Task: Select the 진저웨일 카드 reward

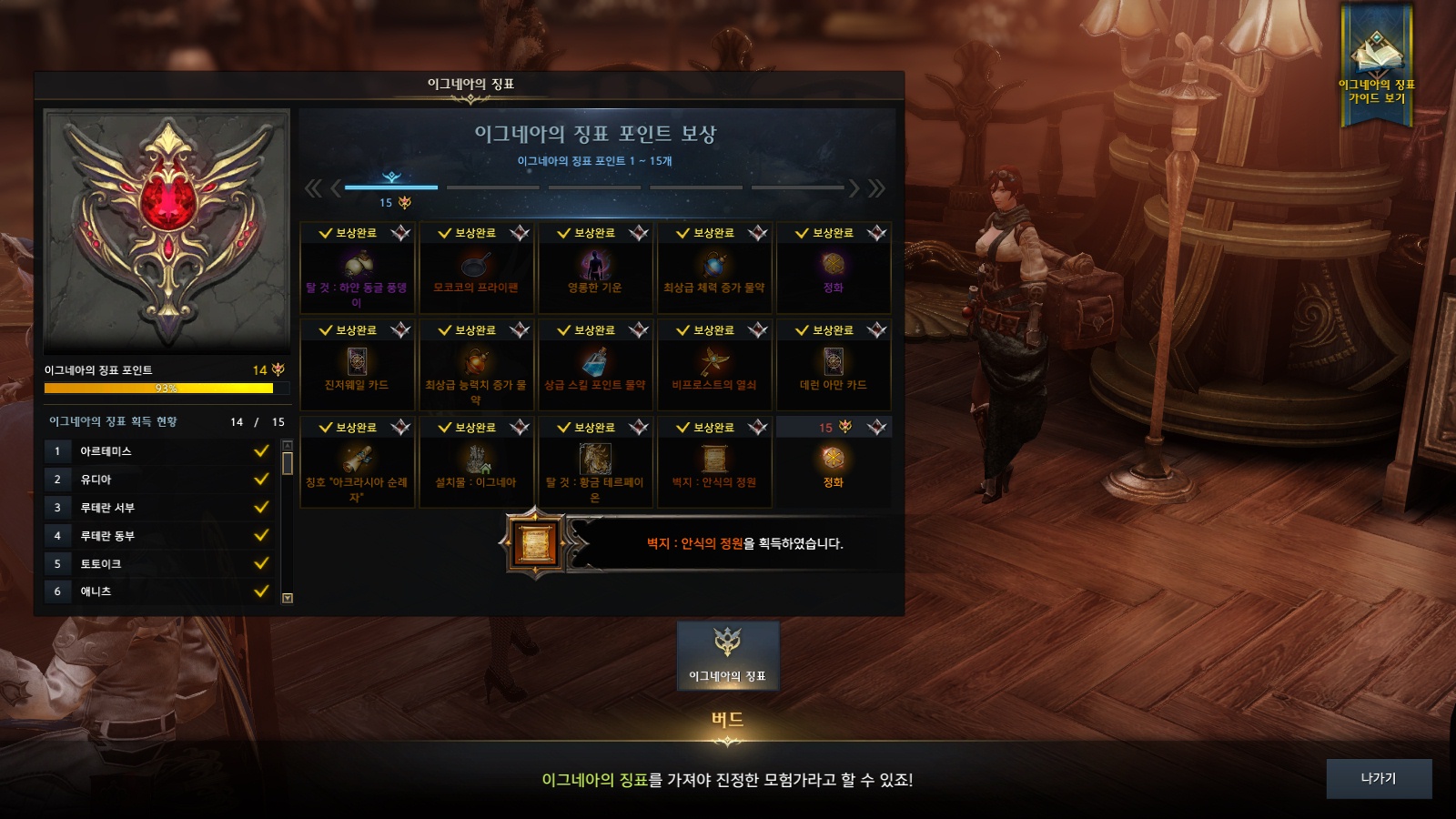Action: pos(357,367)
